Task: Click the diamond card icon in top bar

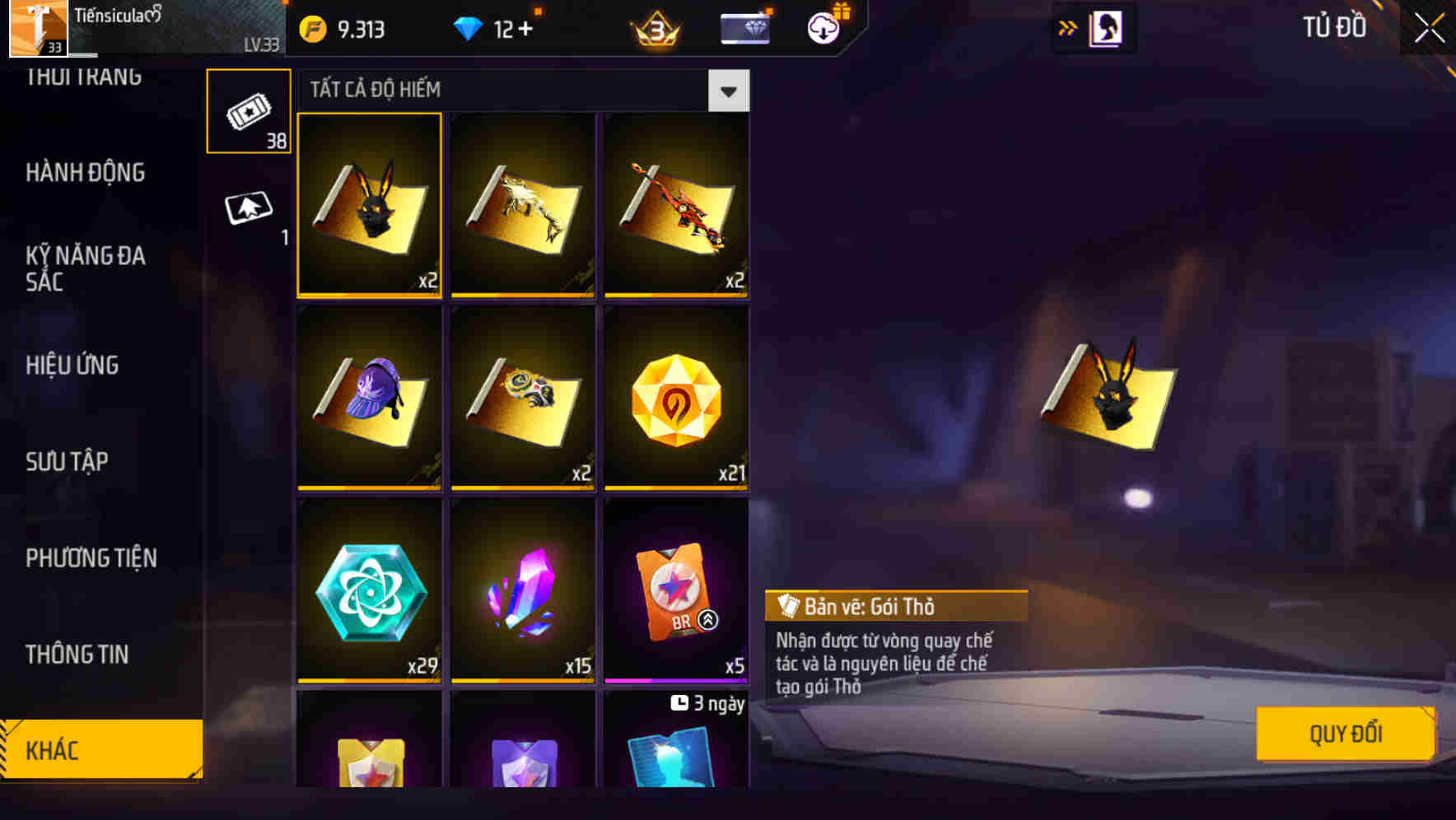Action: pos(744,27)
